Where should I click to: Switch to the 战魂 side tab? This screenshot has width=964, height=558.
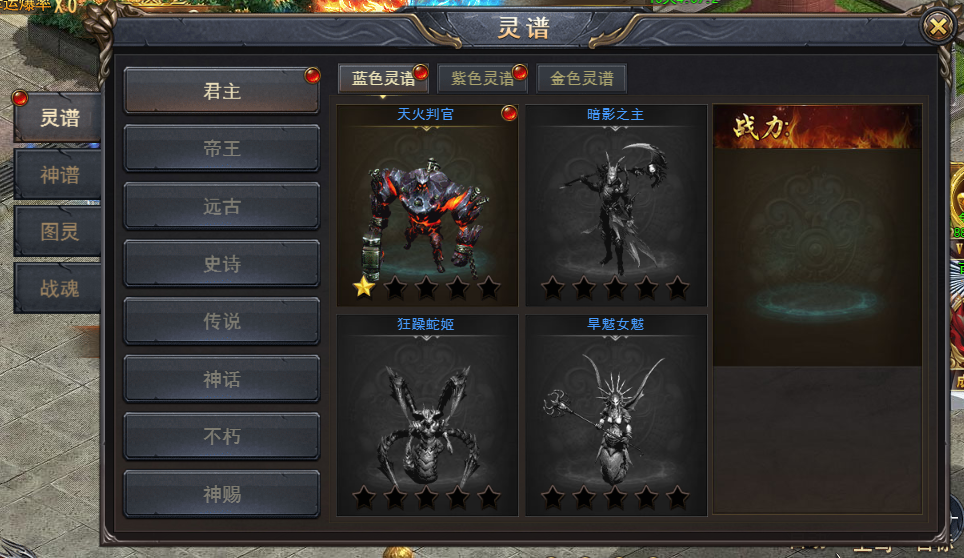pos(59,289)
